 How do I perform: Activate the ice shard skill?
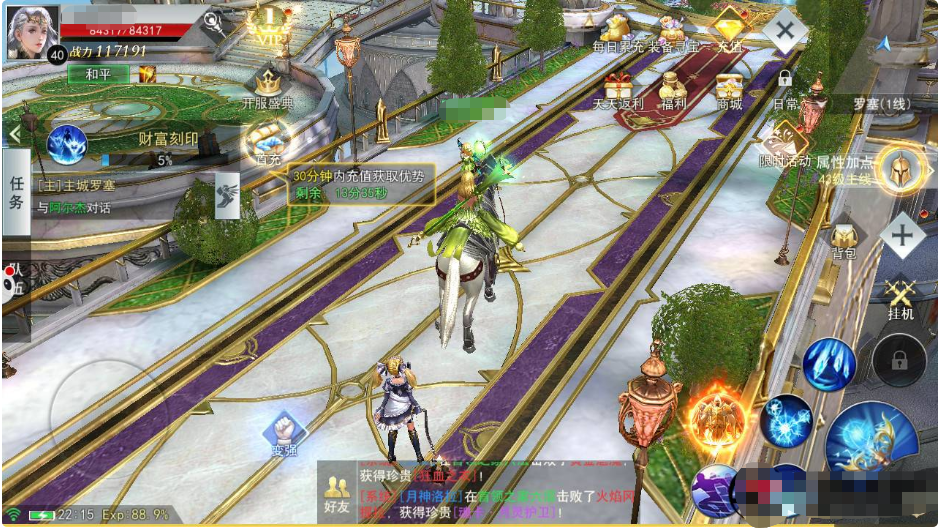(x=828, y=363)
